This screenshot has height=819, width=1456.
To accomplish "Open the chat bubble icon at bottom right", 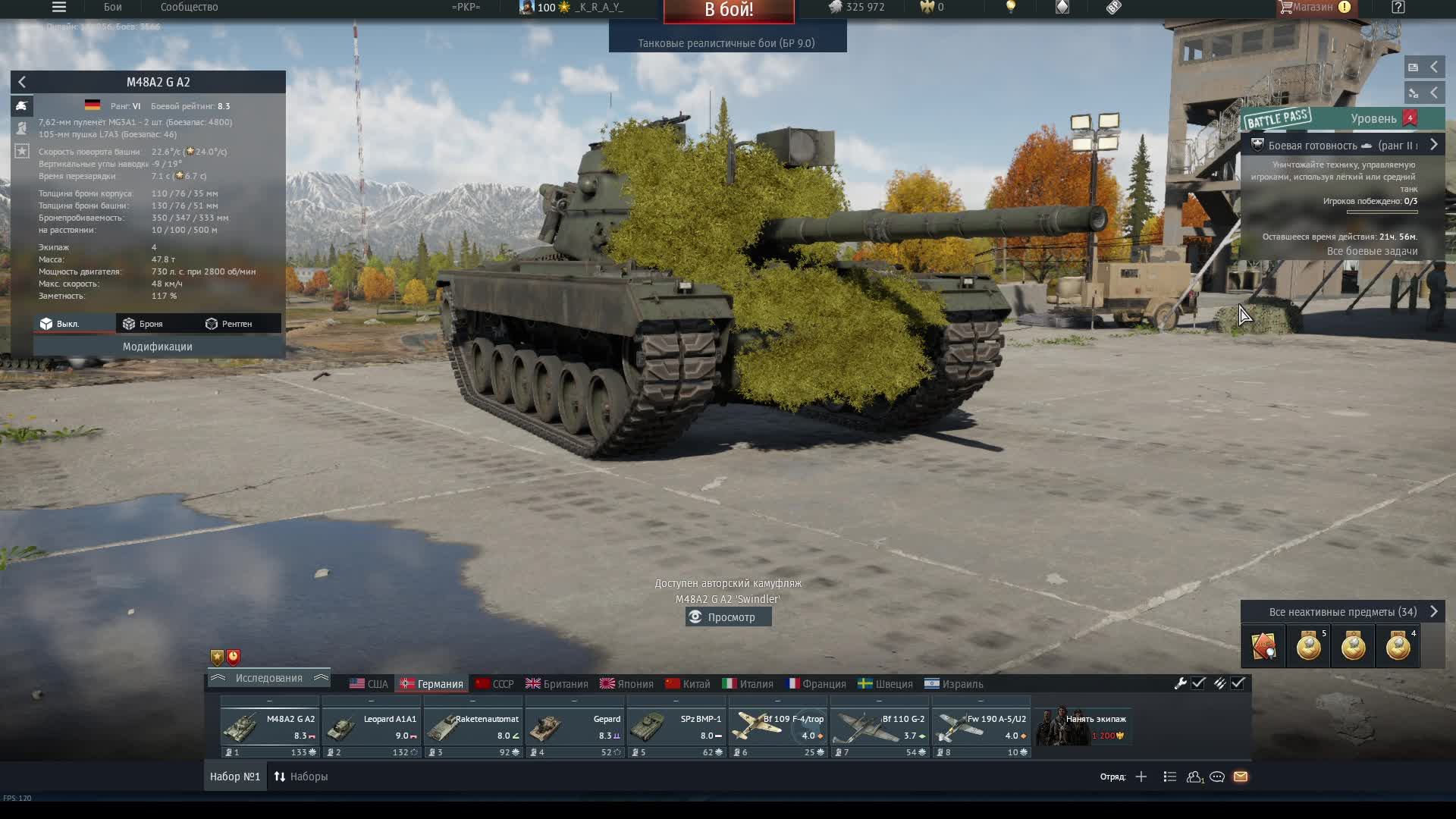I will (x=1219, y=777).
